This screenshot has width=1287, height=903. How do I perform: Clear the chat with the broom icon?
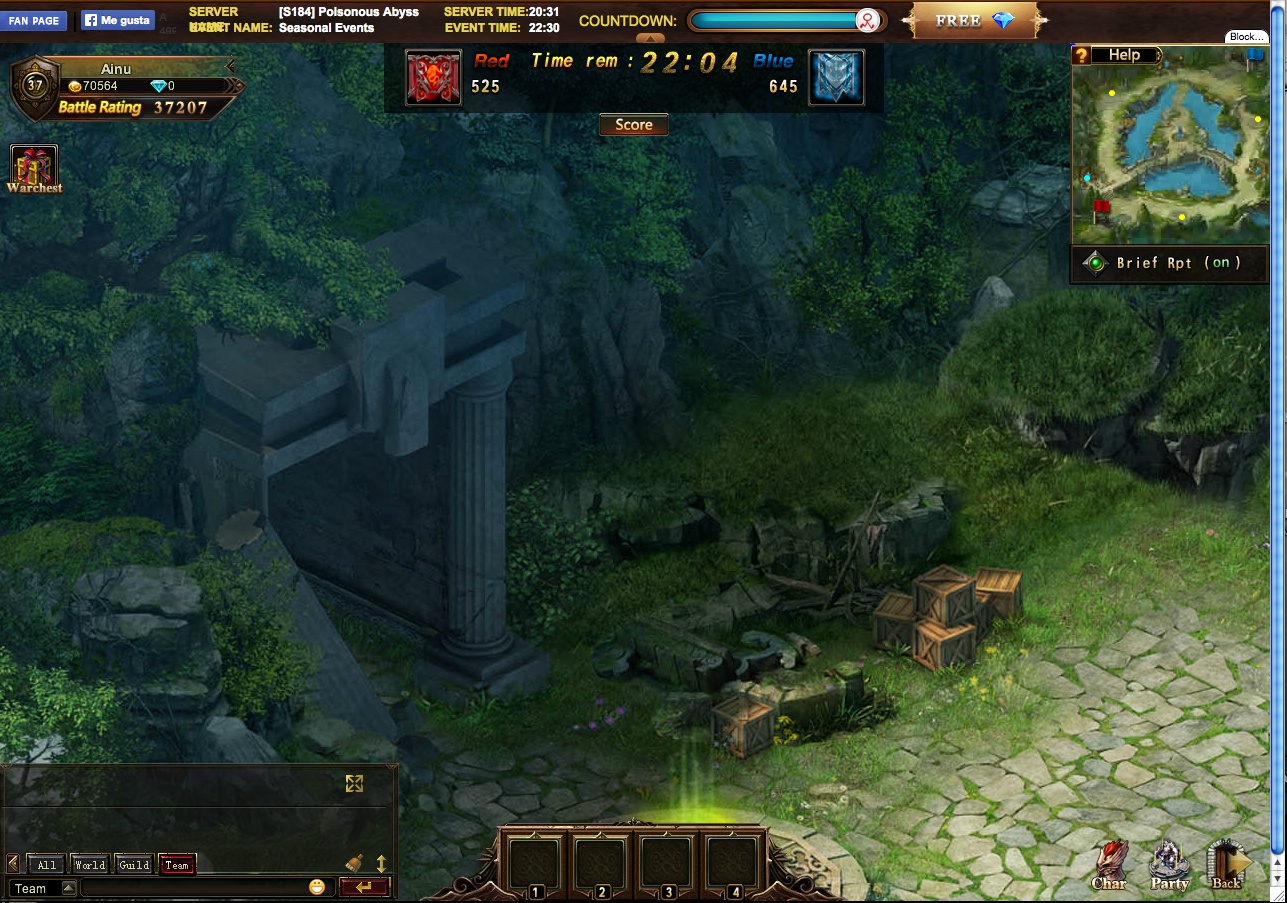[x=354, y=863]
